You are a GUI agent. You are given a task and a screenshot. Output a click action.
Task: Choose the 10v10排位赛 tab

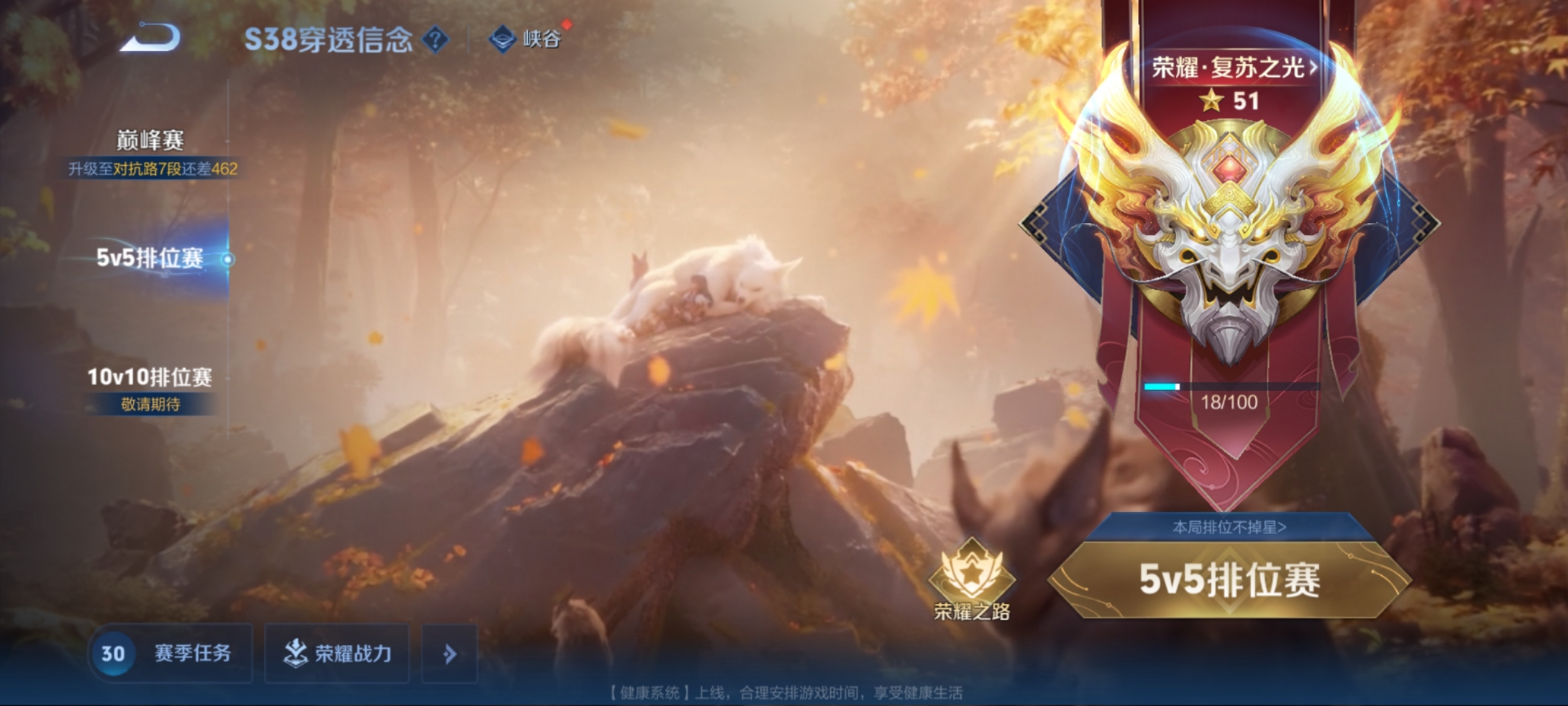coord(150,377)
